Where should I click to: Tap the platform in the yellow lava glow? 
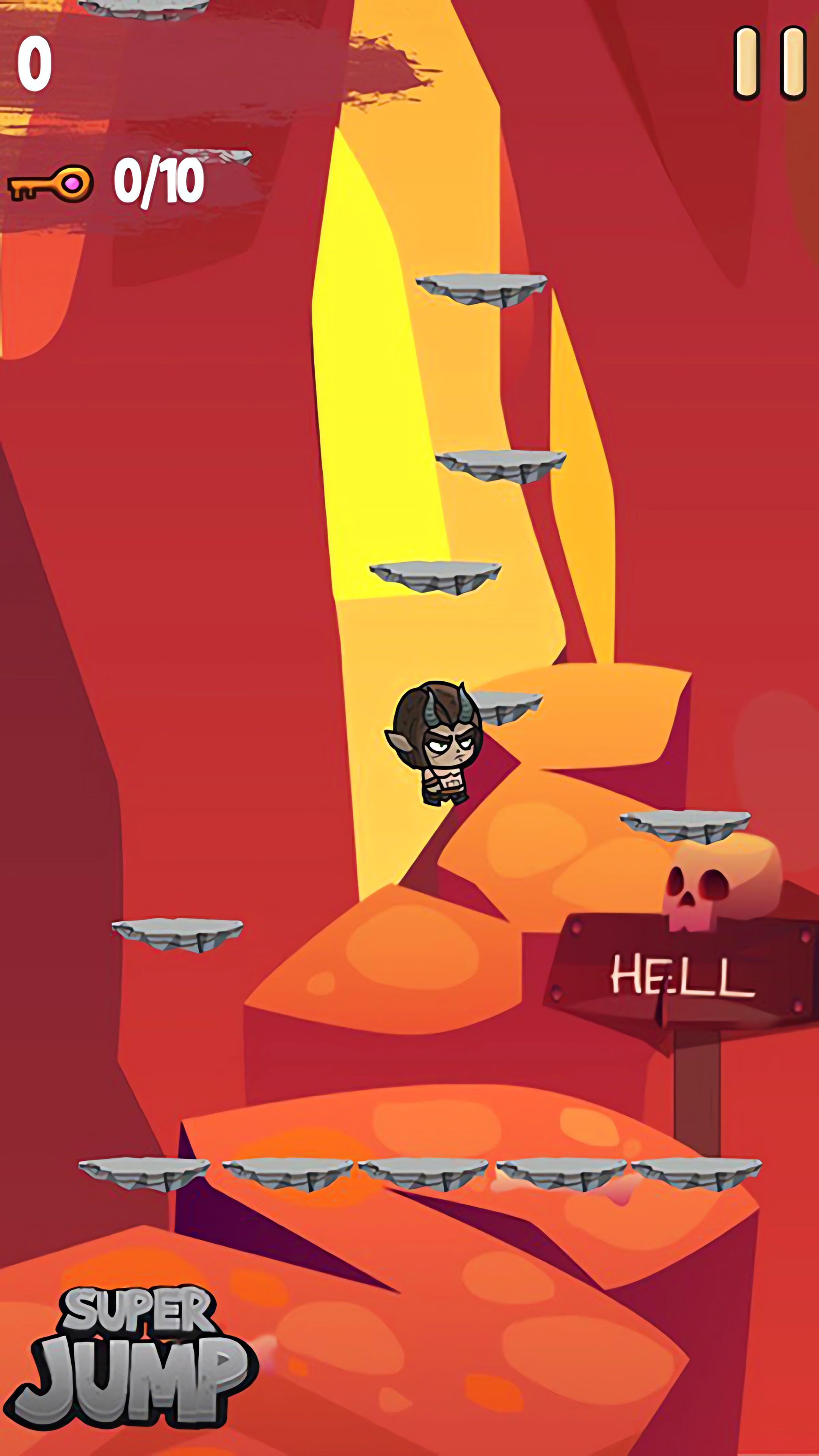click(435, 576)
